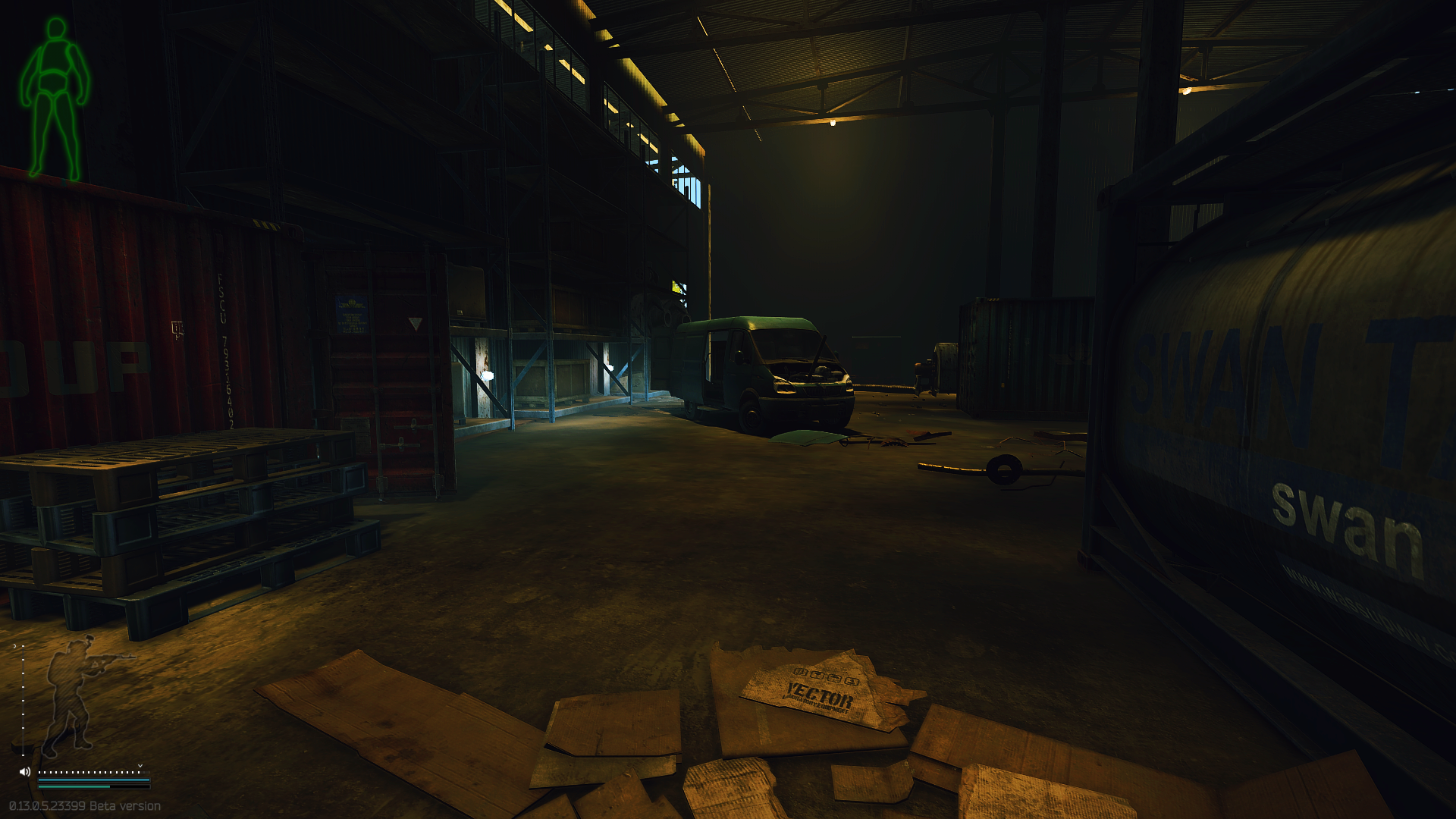Screen dimensions: 1456x819
Task: Click the head on the green health silhouette
Action: point(55,29)
